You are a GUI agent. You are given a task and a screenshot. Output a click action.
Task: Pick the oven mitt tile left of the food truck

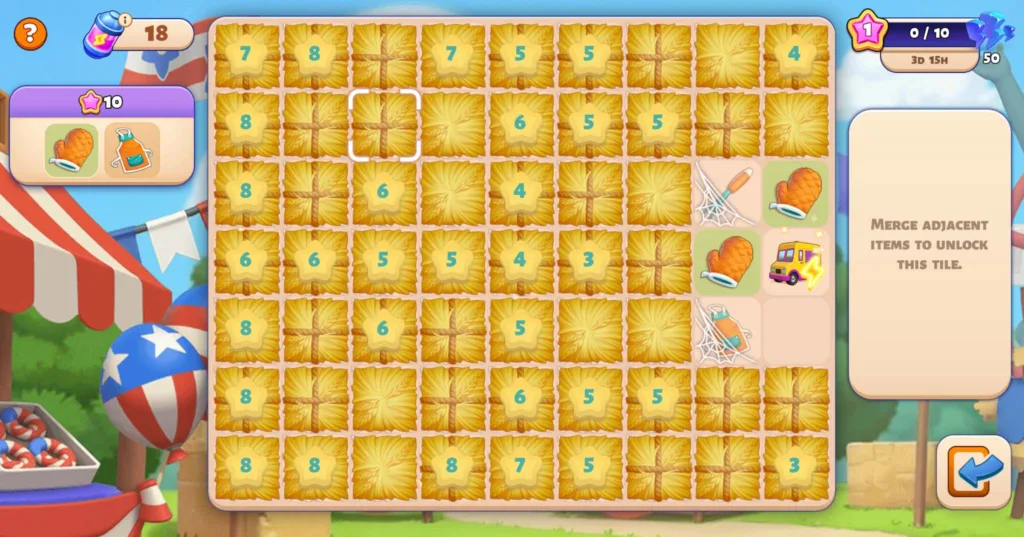coord(727,262)
